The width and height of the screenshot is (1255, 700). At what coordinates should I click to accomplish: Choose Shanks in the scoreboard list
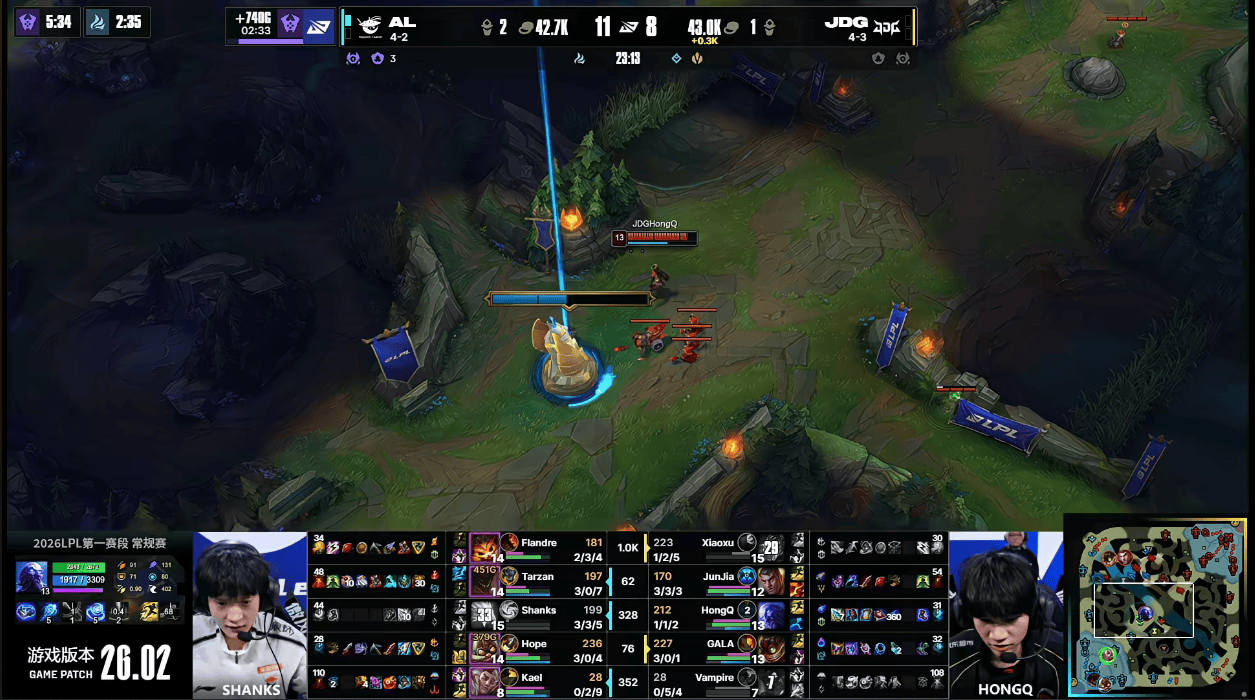click(540, 615)
